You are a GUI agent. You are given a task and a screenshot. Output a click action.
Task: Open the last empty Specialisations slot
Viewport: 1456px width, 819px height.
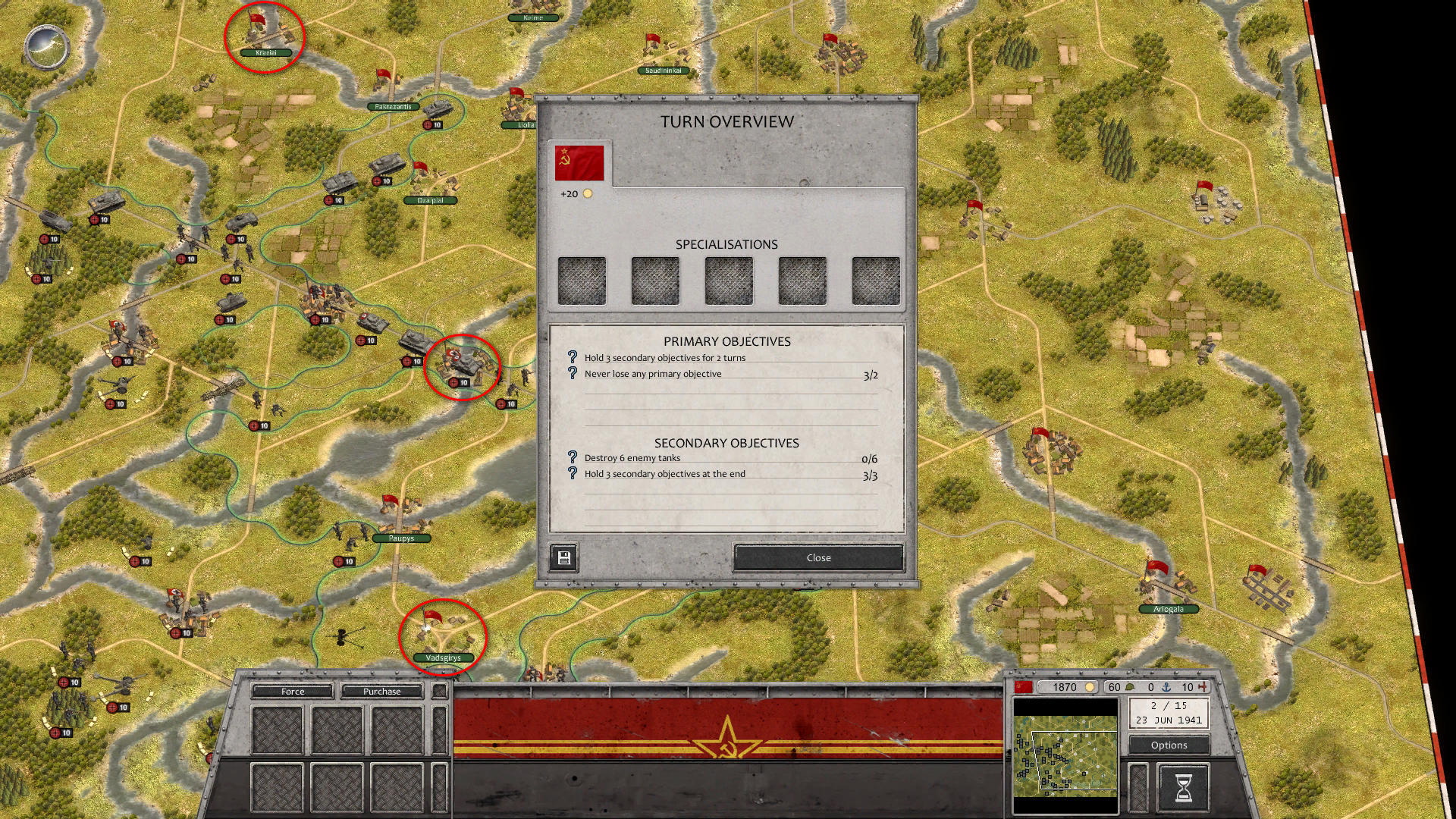coord(876,280)
